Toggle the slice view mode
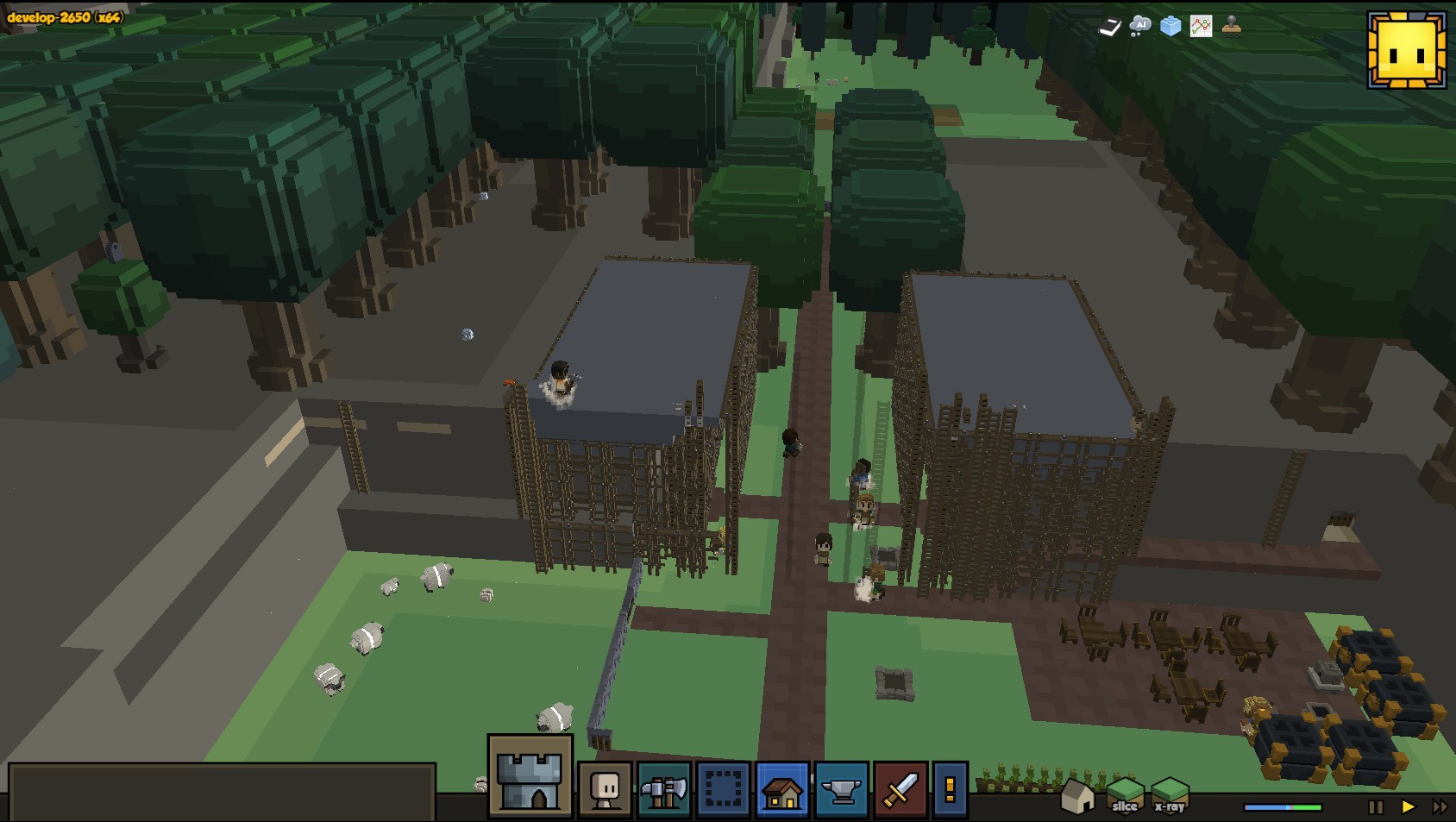The width and height of the screenshot is (1456, 822). click(1124, 794)
